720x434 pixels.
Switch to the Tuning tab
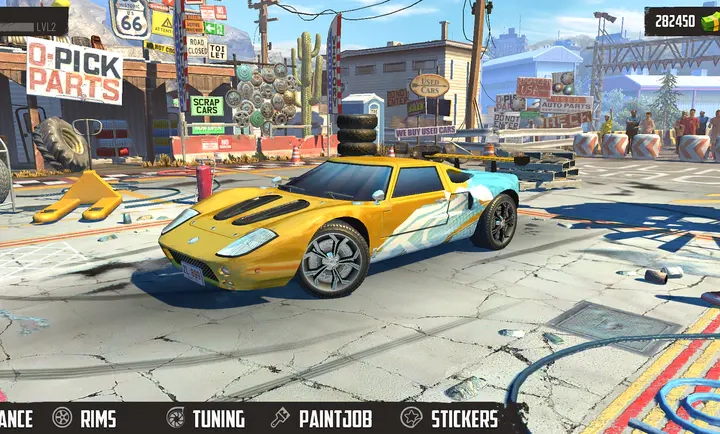point(205,418)
